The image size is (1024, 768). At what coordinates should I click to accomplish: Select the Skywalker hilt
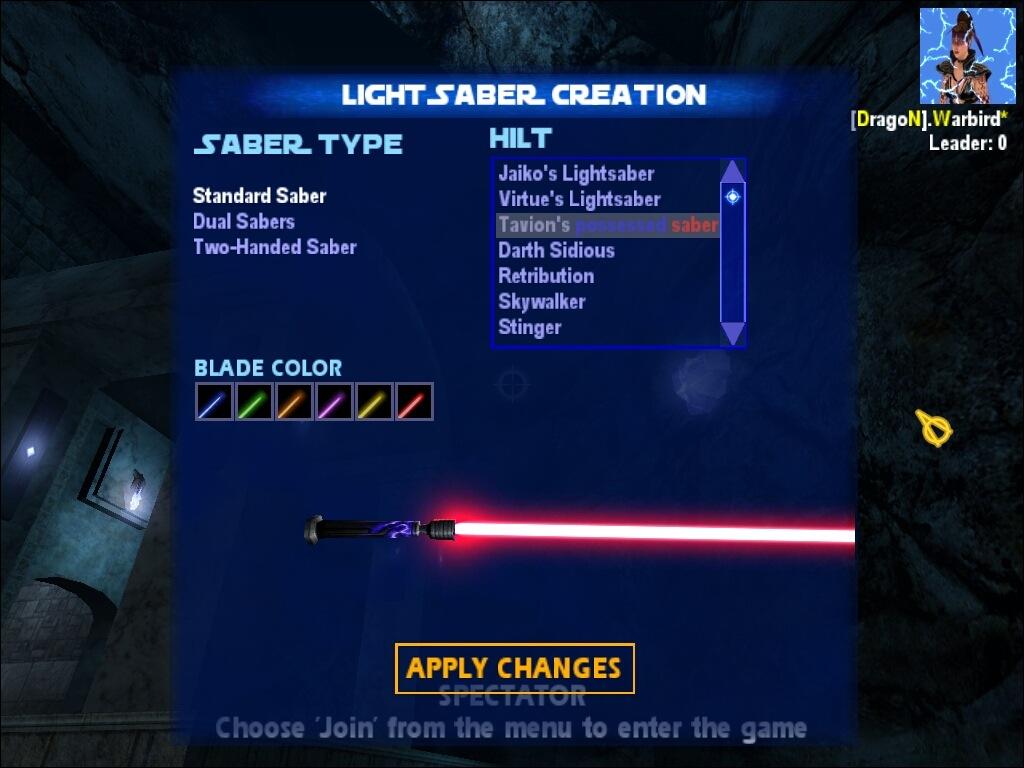541,301
